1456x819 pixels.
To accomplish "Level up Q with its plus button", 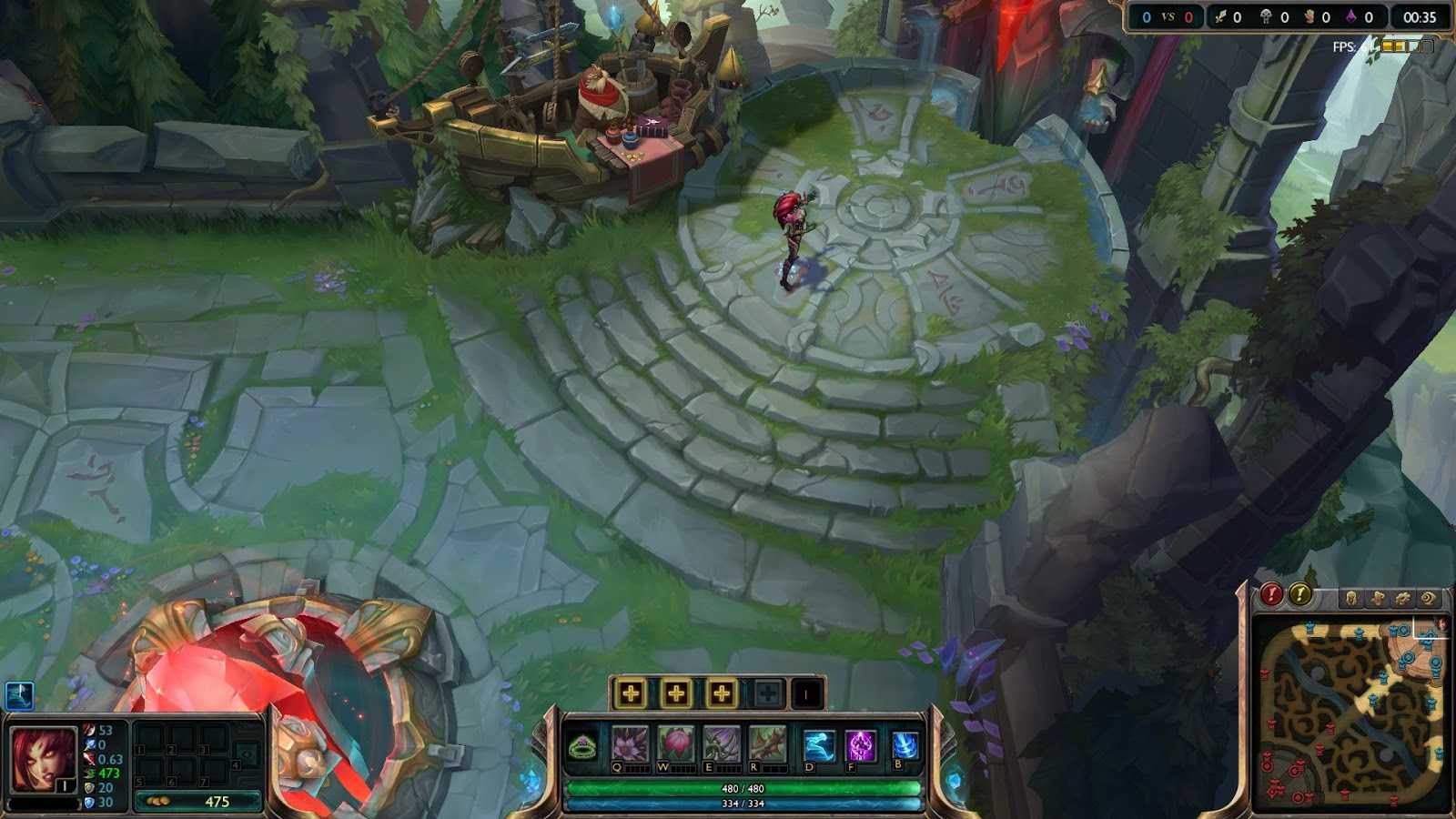I will pos(631,693).
